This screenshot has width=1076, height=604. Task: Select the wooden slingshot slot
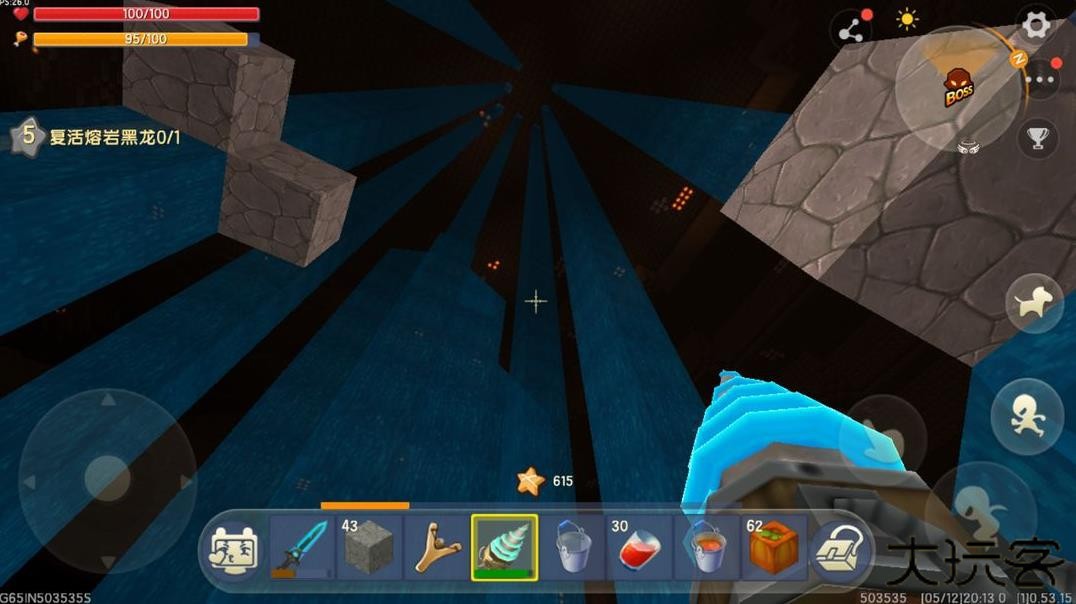click(437, 547)
